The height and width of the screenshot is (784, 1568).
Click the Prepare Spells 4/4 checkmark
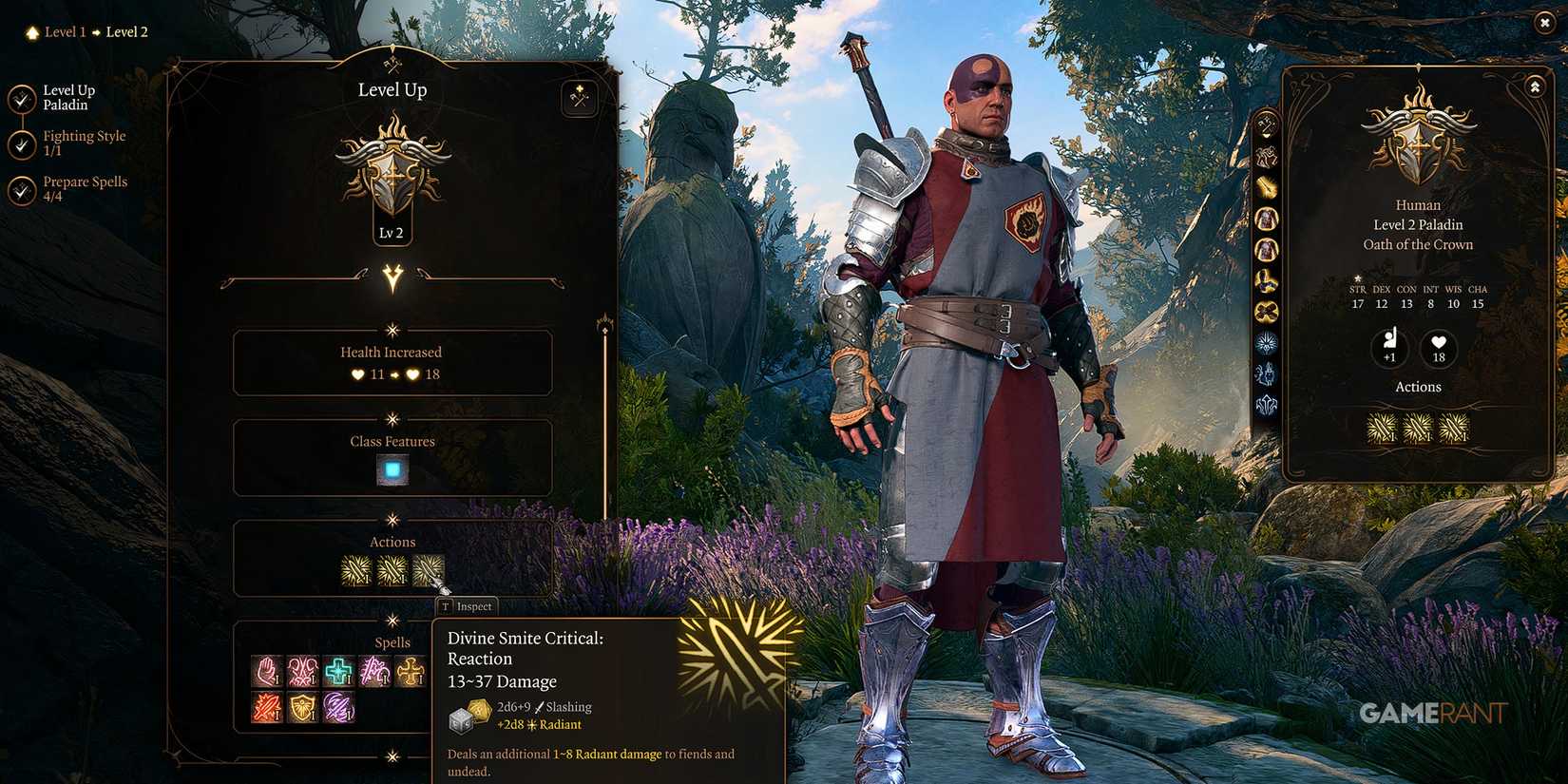[21, 188]
